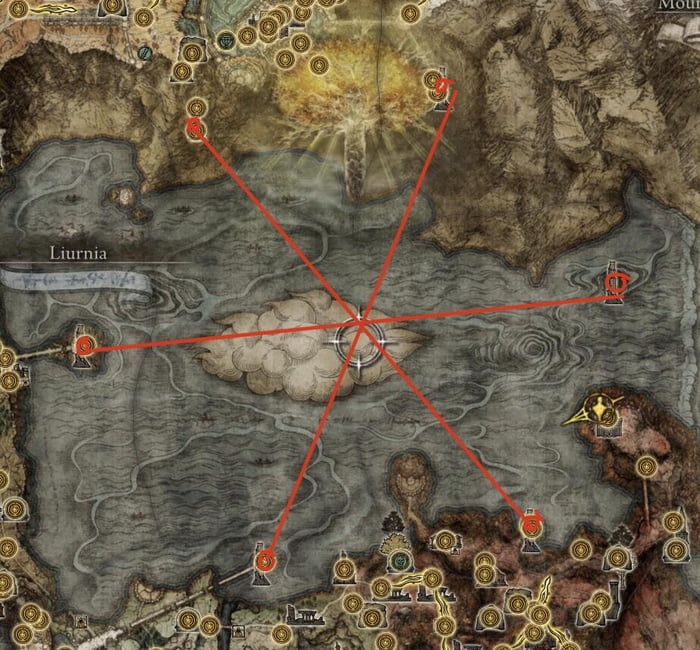Click the yellow player location arrow marker
Image resolution: width=700 pixels, height=650 pixels.
600,409
